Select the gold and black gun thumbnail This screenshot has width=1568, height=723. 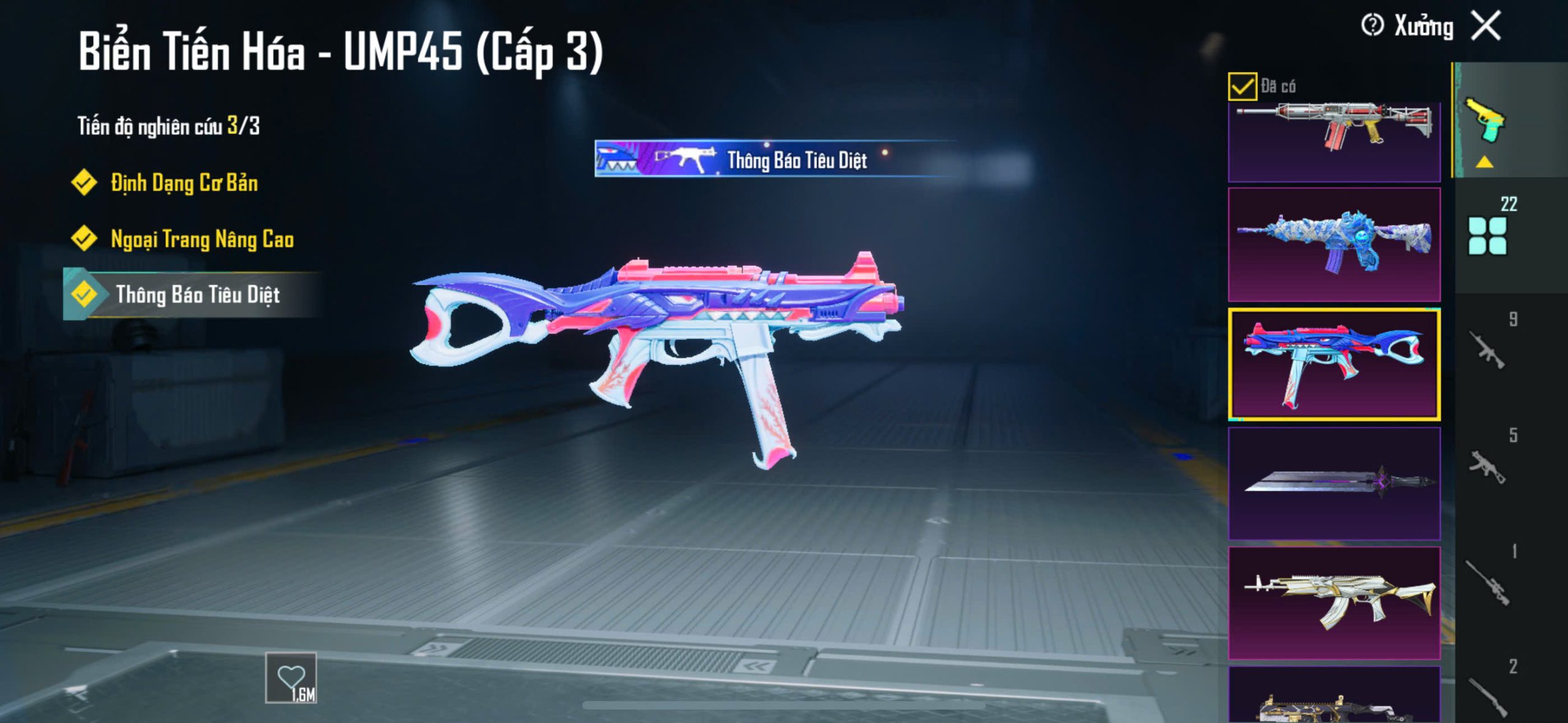[x=1334, y=698]
